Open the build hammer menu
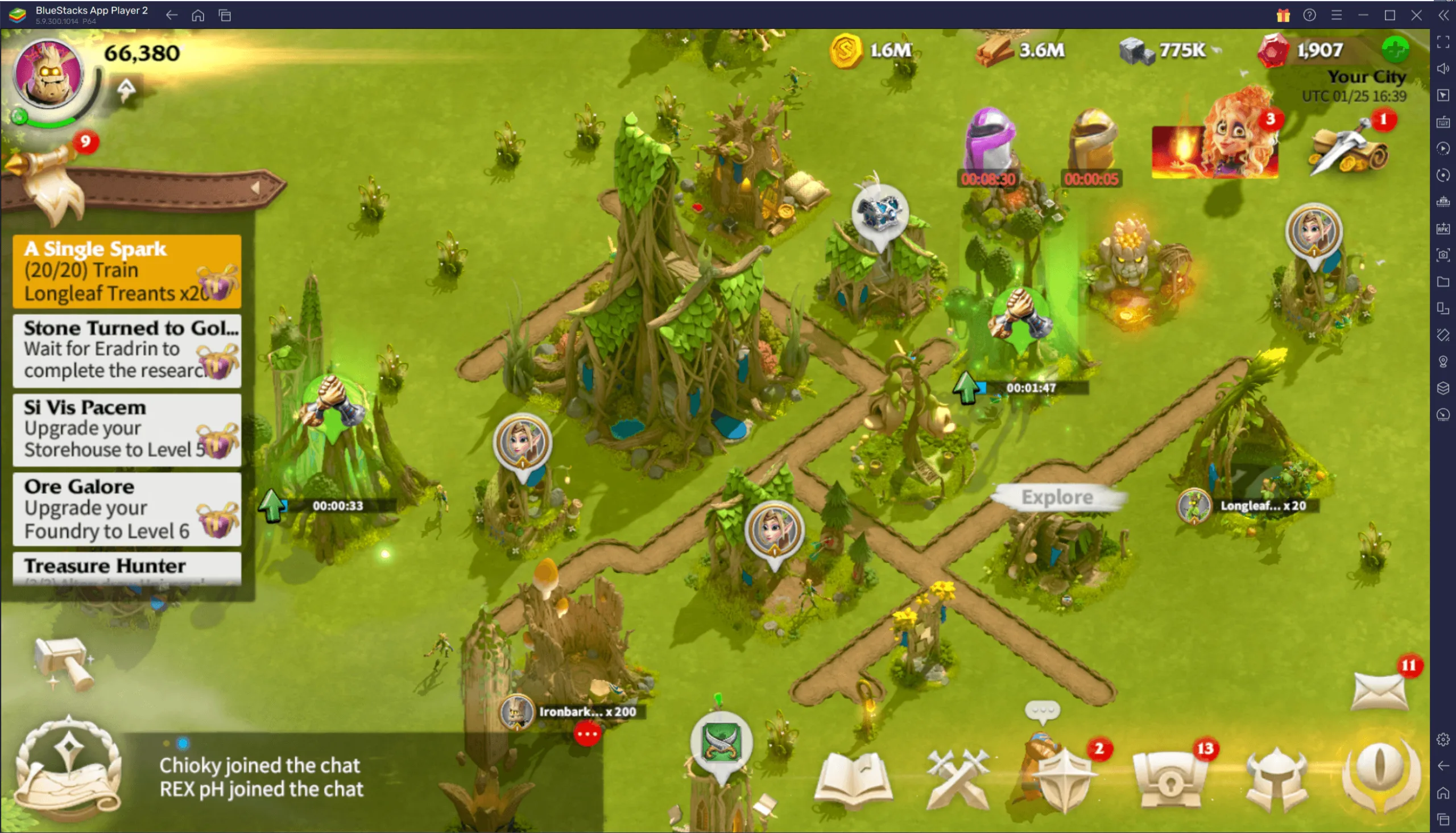Viewport: 1456px width, 833px height. point(63,663)
